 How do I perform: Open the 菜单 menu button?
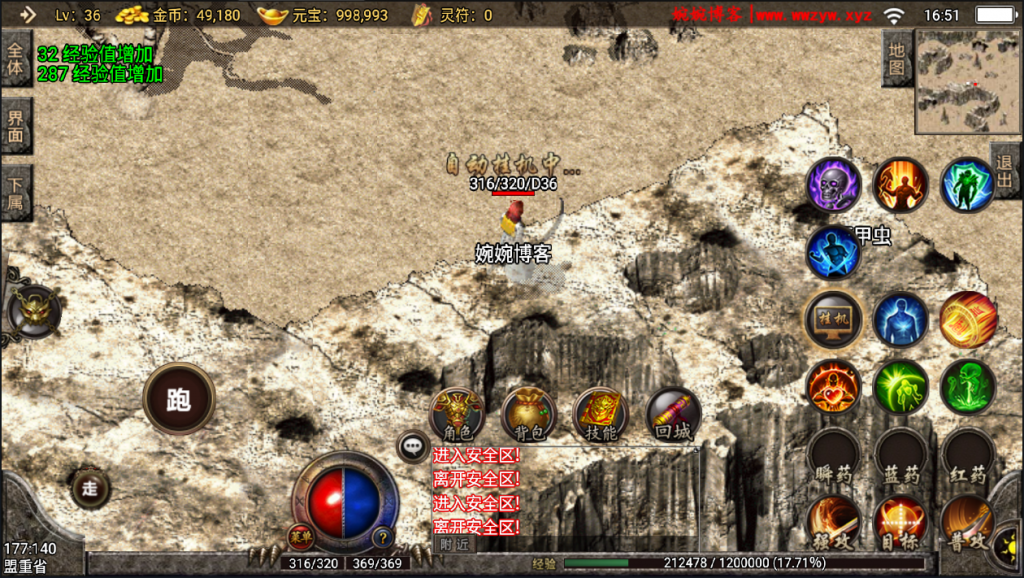[301, 537]
